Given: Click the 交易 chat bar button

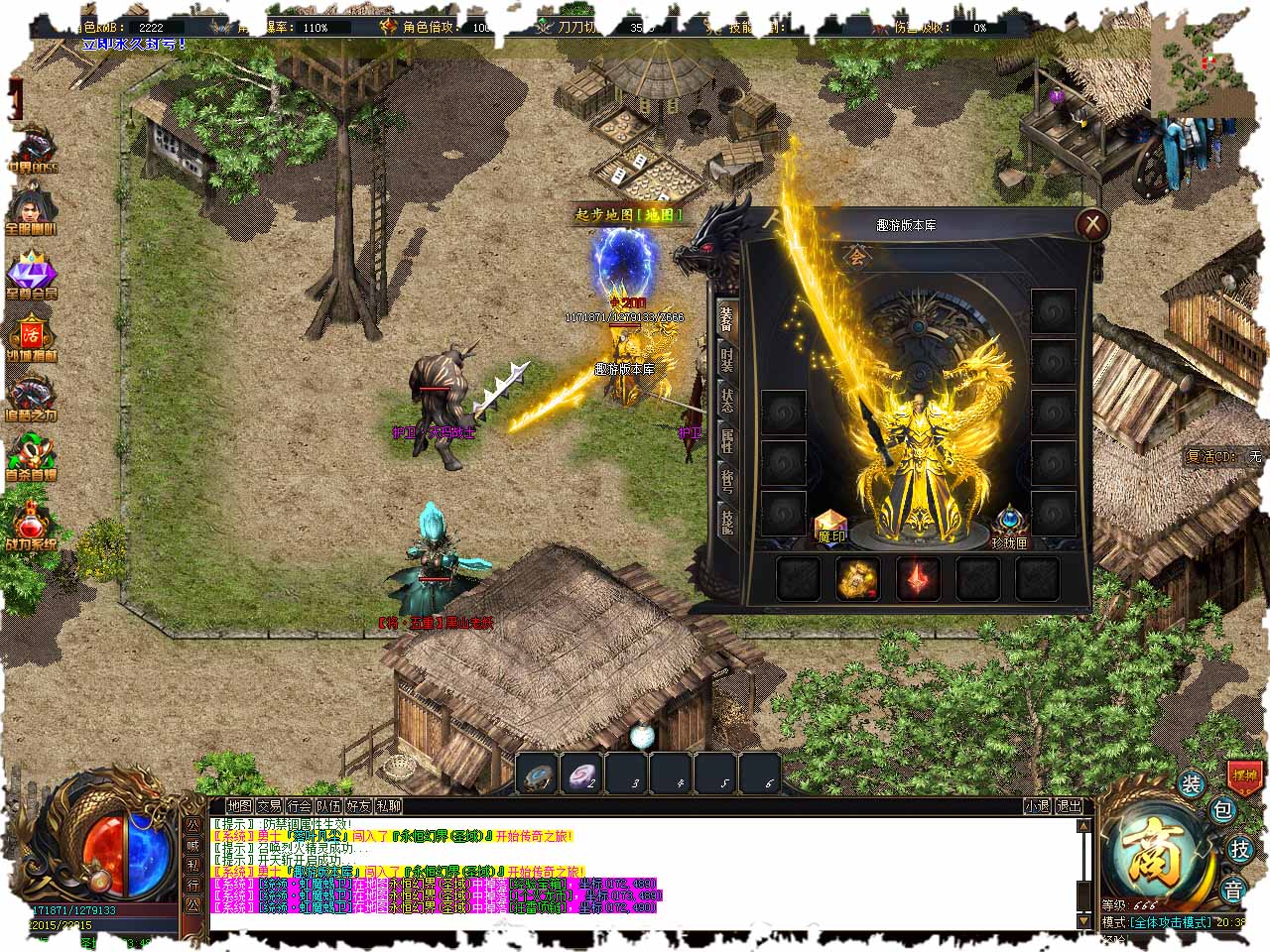Looking at the screenshot, I should [x=270, y=806].
